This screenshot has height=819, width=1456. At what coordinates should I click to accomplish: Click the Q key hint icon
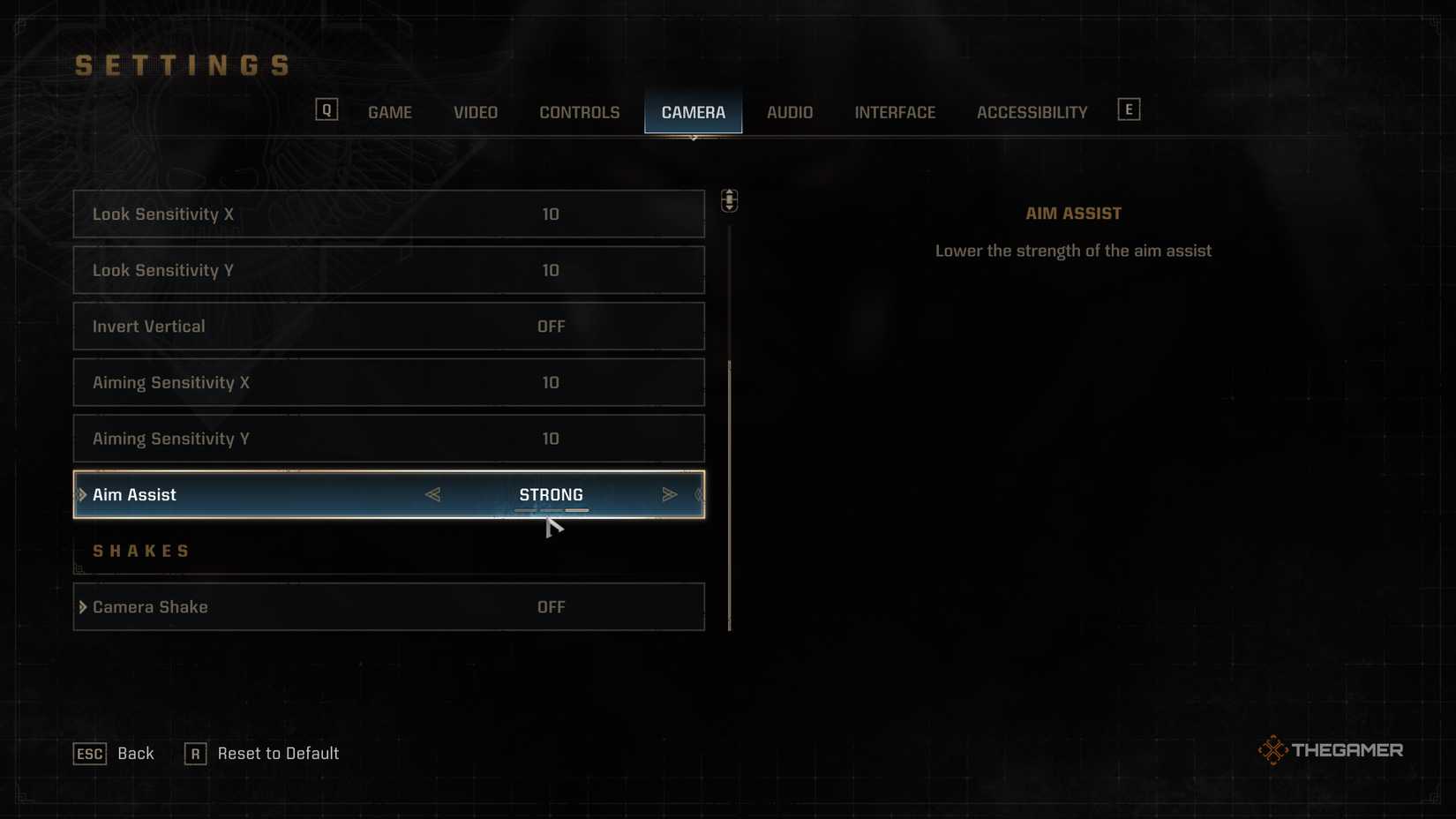click(326, 109)
